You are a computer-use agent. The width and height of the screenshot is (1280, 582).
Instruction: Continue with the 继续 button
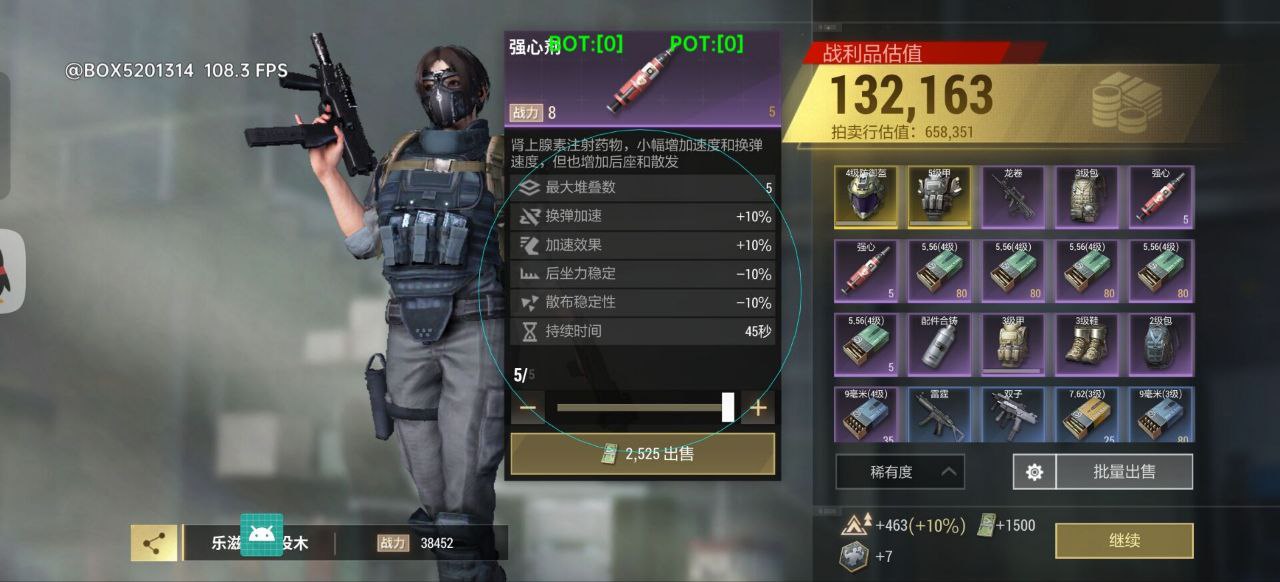(1124, 541)
